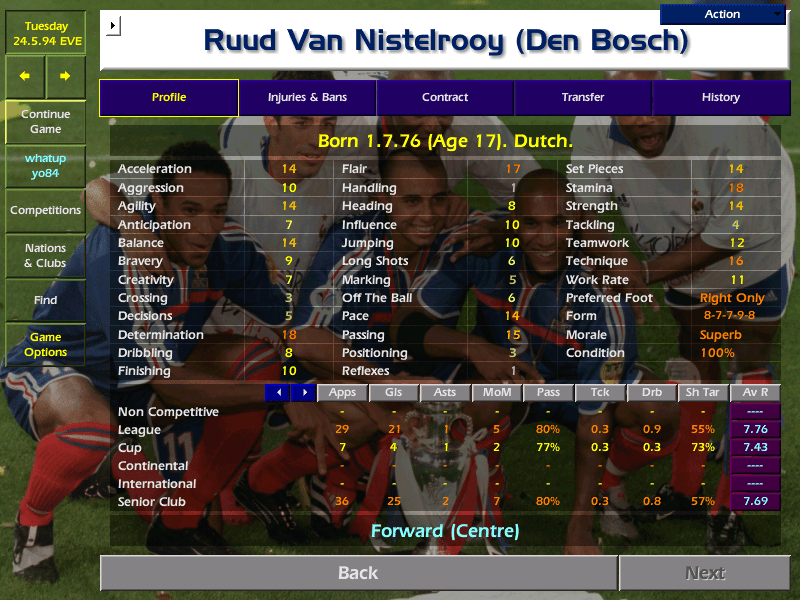Open the Contract tab
The image size is (800, 600).
pos(445,97)
